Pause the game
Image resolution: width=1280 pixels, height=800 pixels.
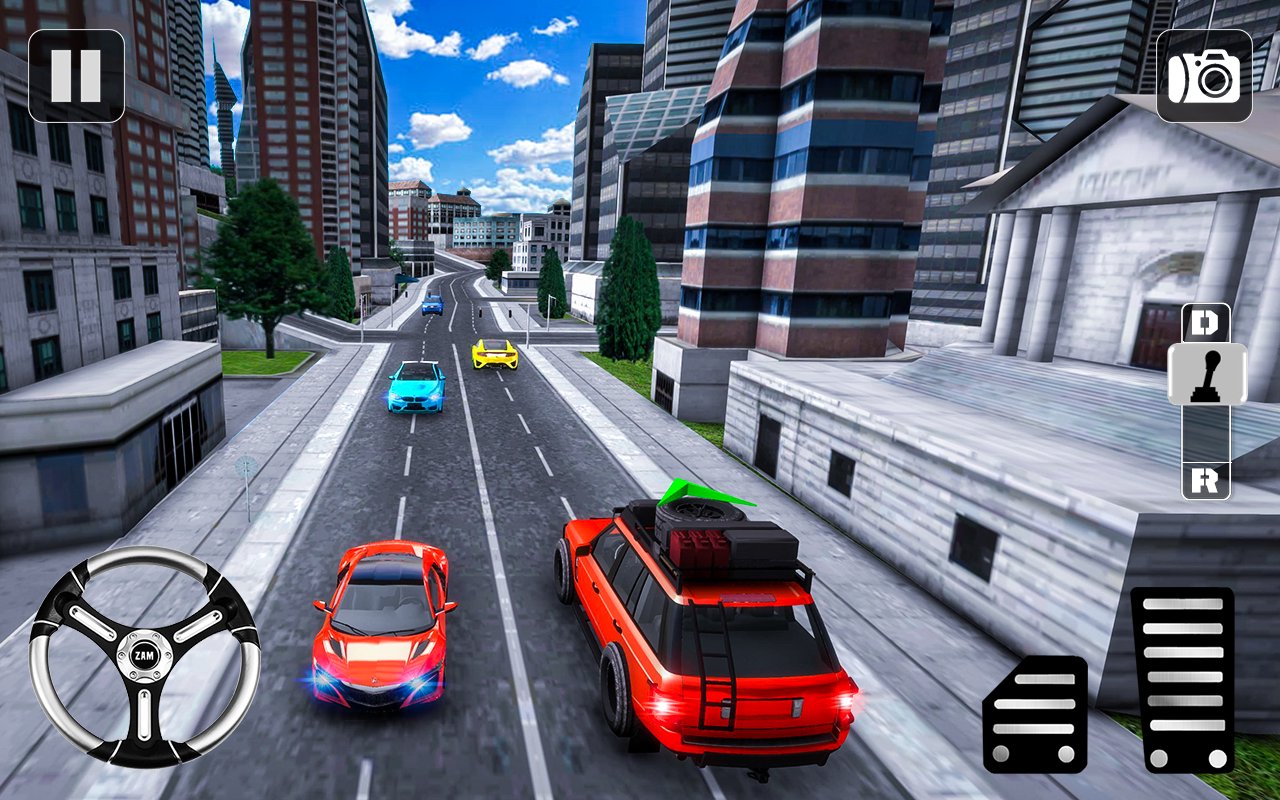tap(75, 75)
